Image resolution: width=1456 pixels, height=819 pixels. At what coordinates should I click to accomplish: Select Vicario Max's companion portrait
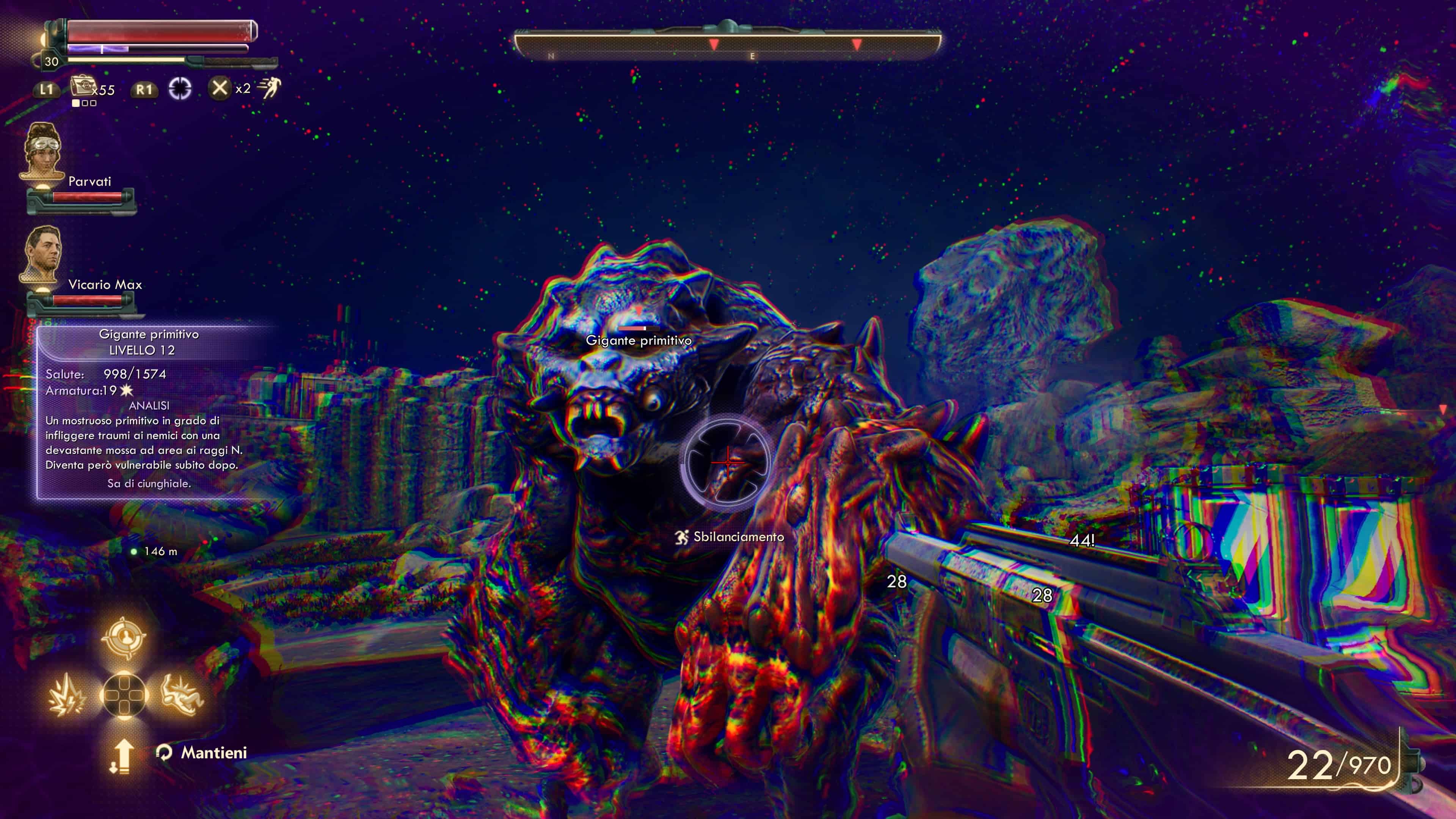(41, 254)
